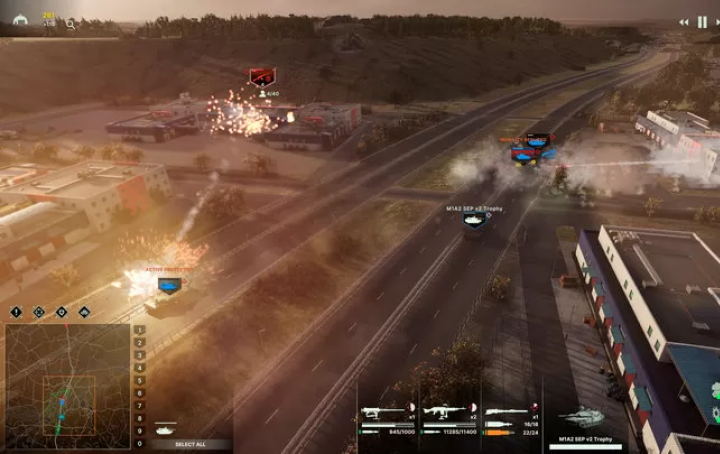Slow down game speed with rewind arrows

point(684,22)
